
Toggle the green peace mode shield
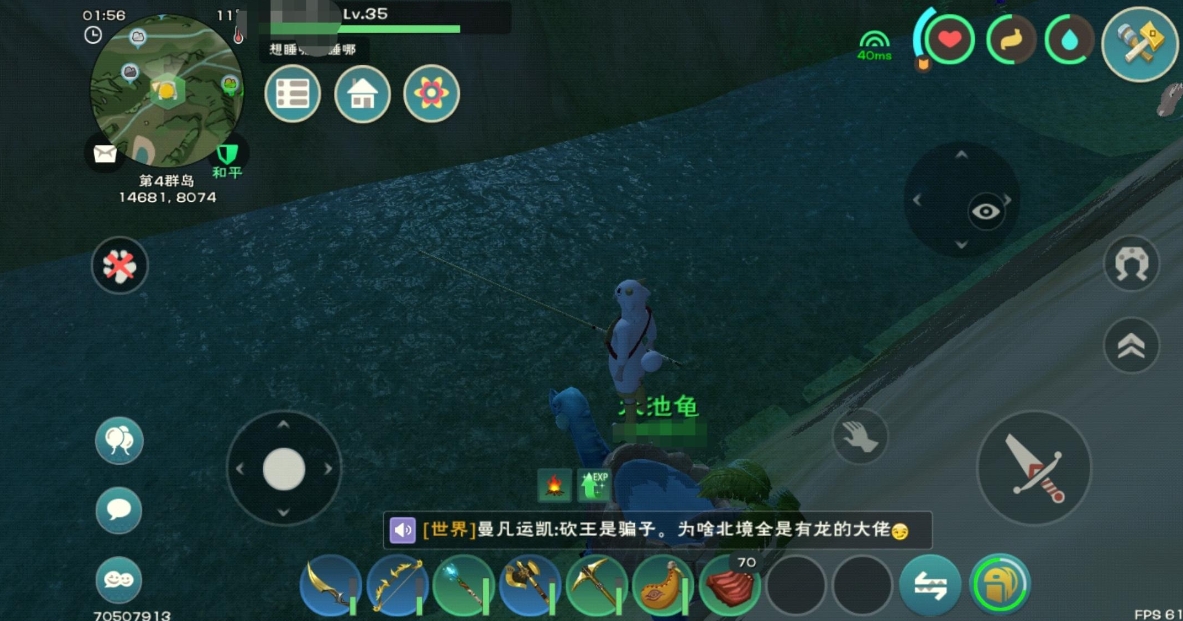pyautogui.click(x=229, y=153)
